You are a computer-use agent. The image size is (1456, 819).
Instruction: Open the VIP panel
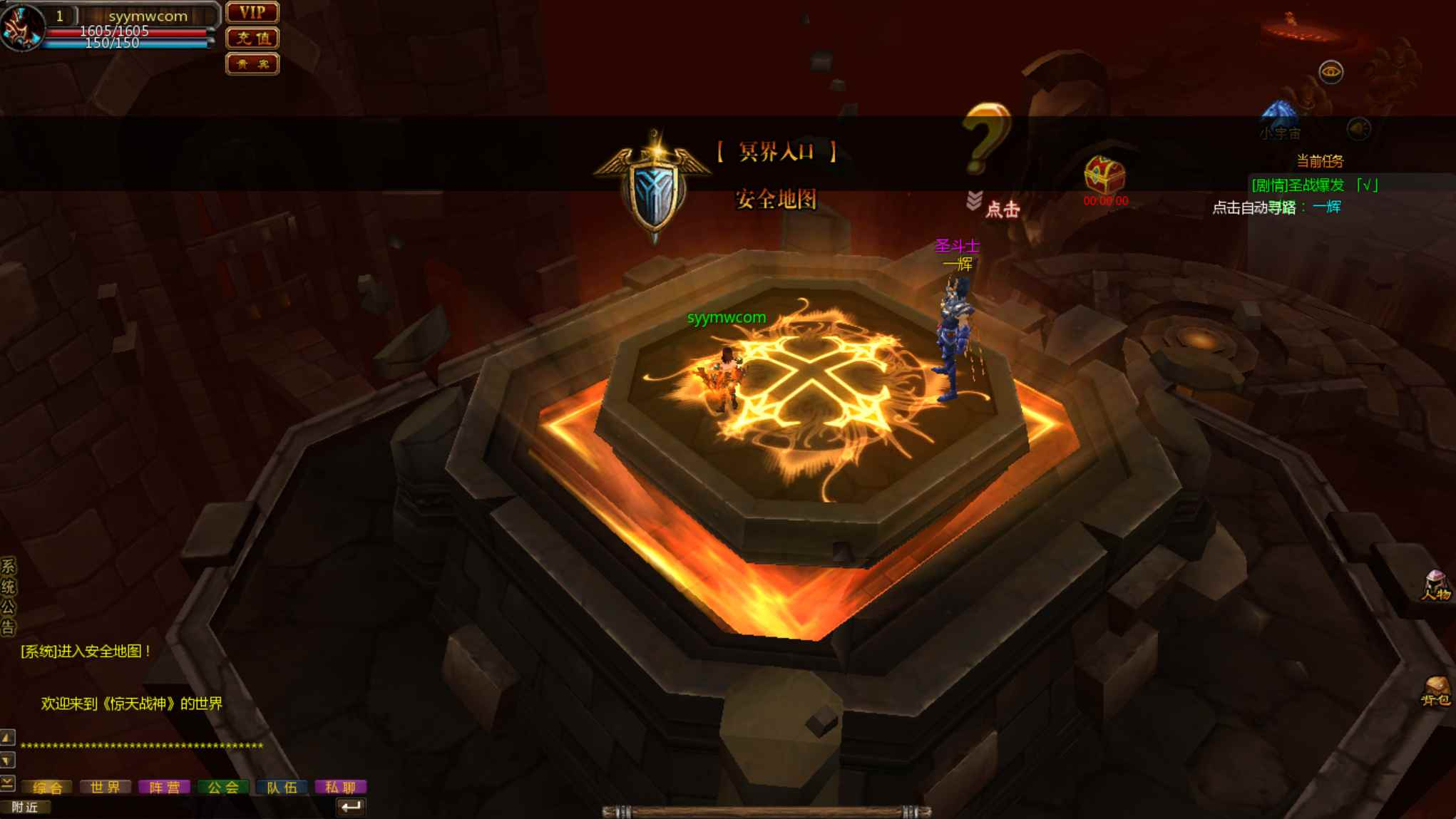pos(252,12)
